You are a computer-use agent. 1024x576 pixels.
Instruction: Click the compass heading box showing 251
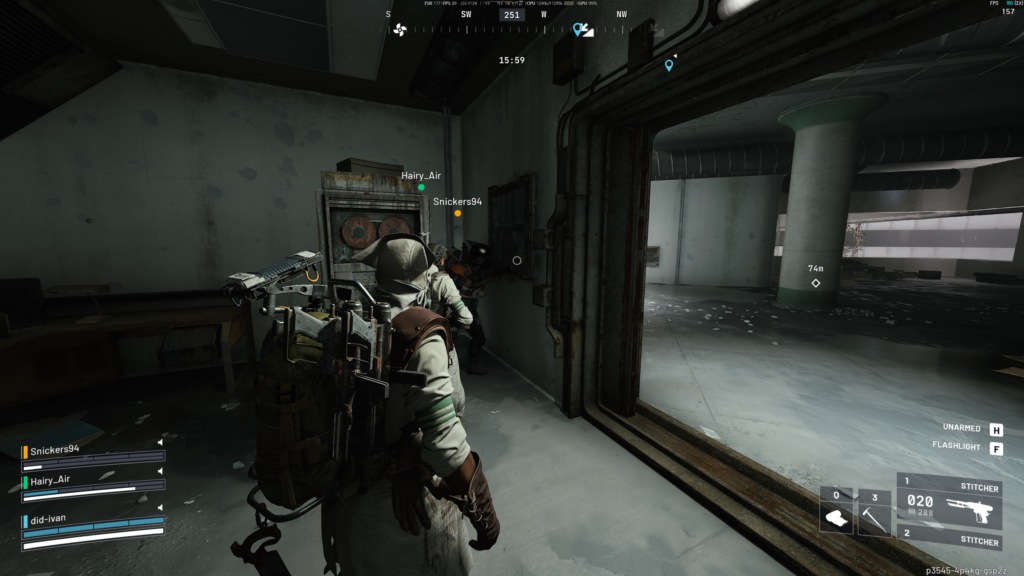coord(512,15)
